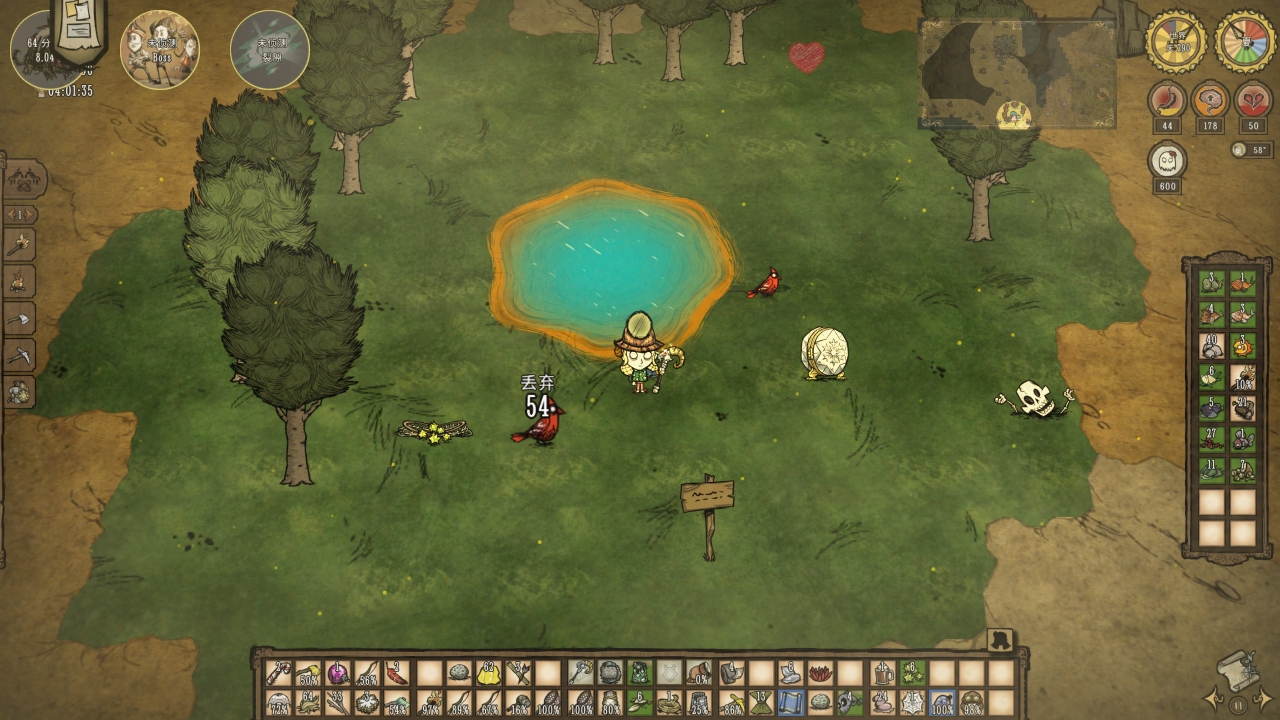The width and height of the screenshot is (1280, 720).
Task: Select the red lotus flower item
Action: click(x=820, y=673)
